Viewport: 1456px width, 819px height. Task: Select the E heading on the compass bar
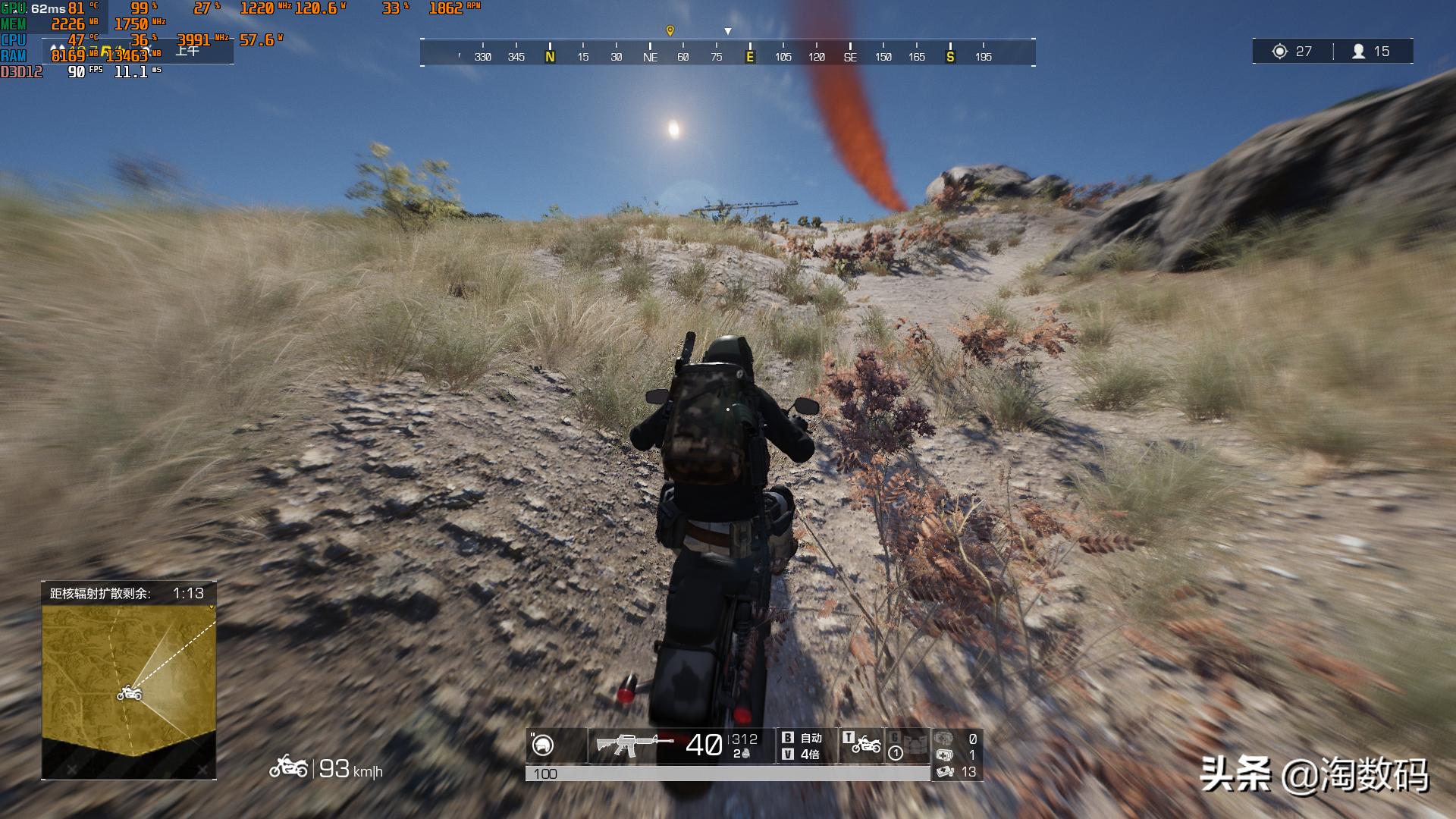[750, 56]
